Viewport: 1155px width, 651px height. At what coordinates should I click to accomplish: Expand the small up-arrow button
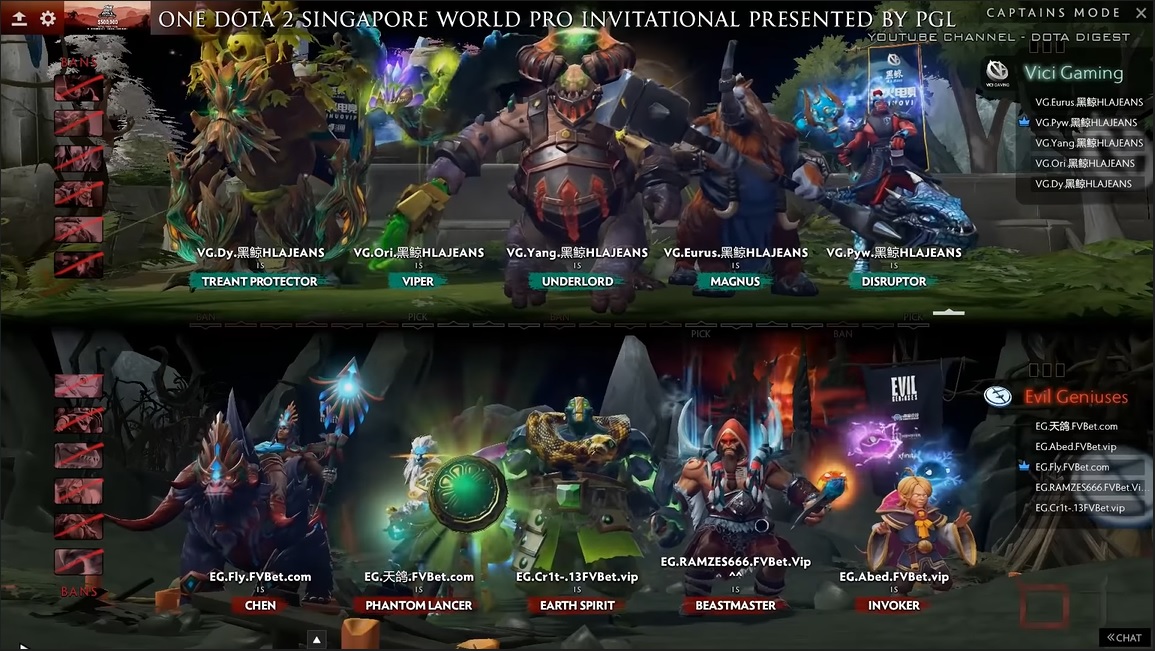[316, 639]
